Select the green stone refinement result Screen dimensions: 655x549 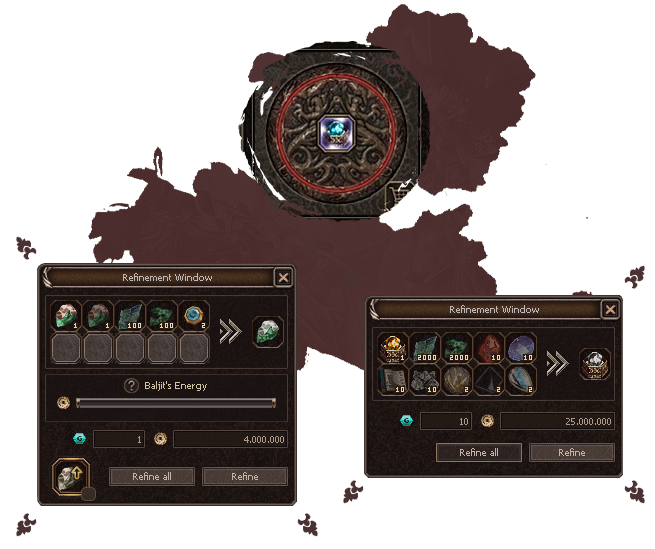tap(268, 331)
